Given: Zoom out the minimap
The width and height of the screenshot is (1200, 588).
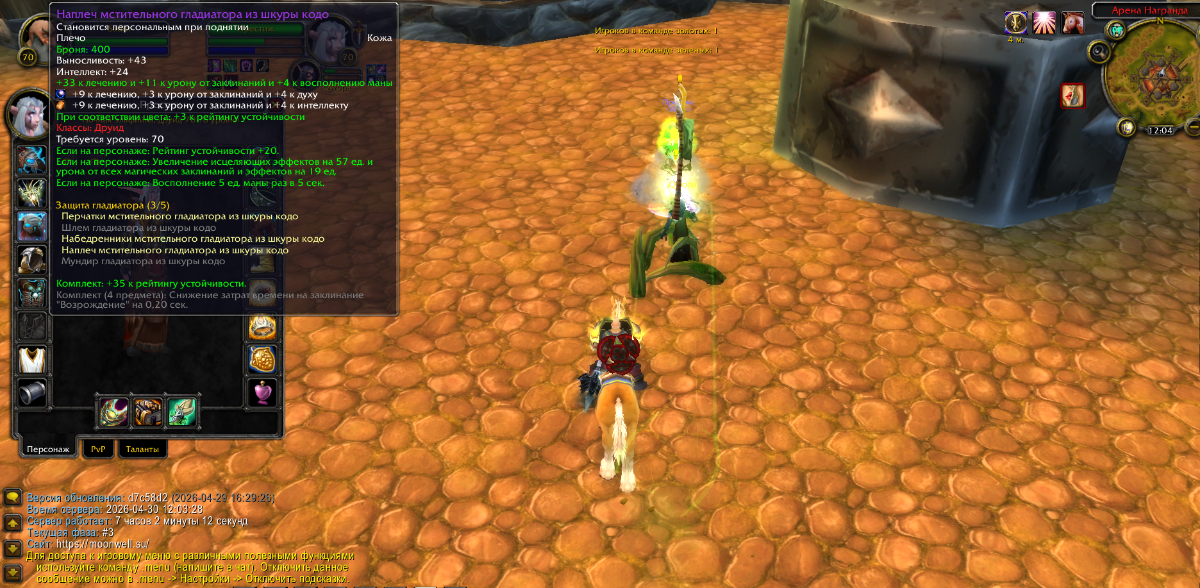Looking at the screenshot, I should click(1194, 128).
